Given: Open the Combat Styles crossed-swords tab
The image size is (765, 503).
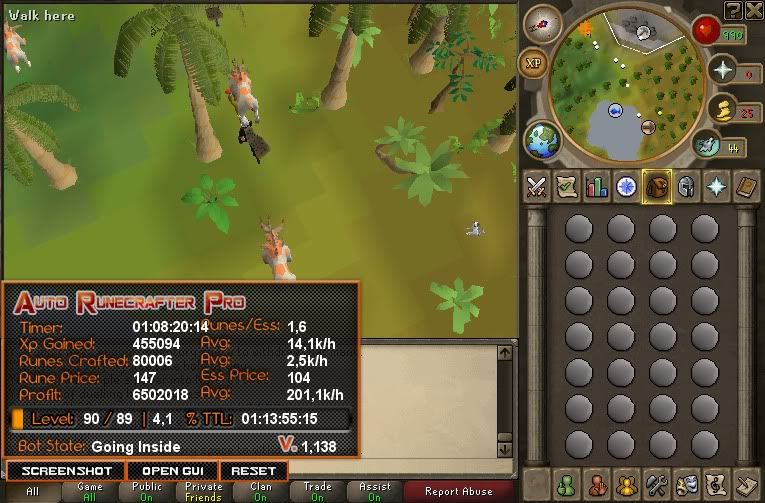Looking at the screenshot, I should [x=537, y=187].
